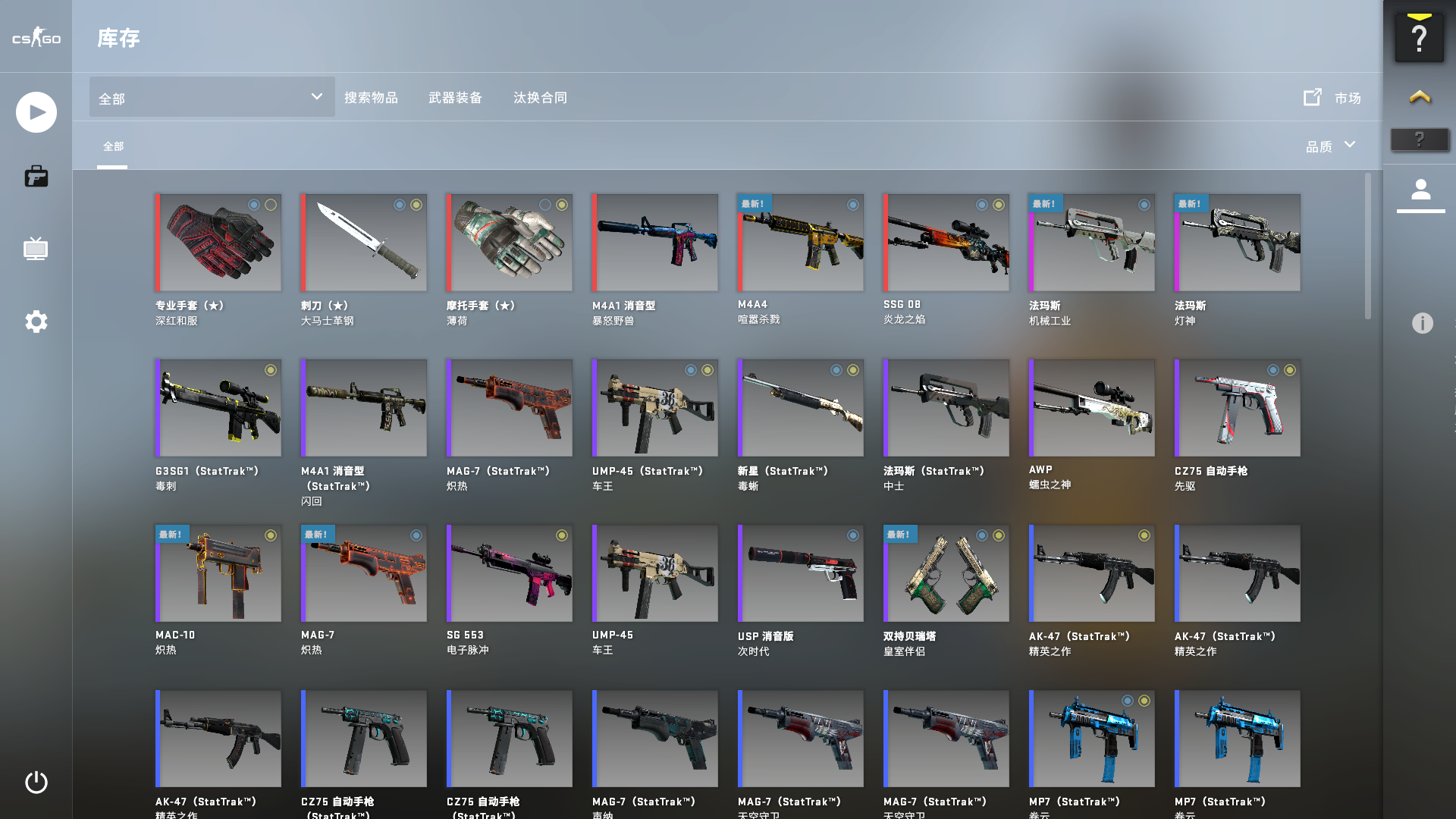Click the power quit icon at bottom left
Screen dimensions: 1456x819
click(35, 783)
